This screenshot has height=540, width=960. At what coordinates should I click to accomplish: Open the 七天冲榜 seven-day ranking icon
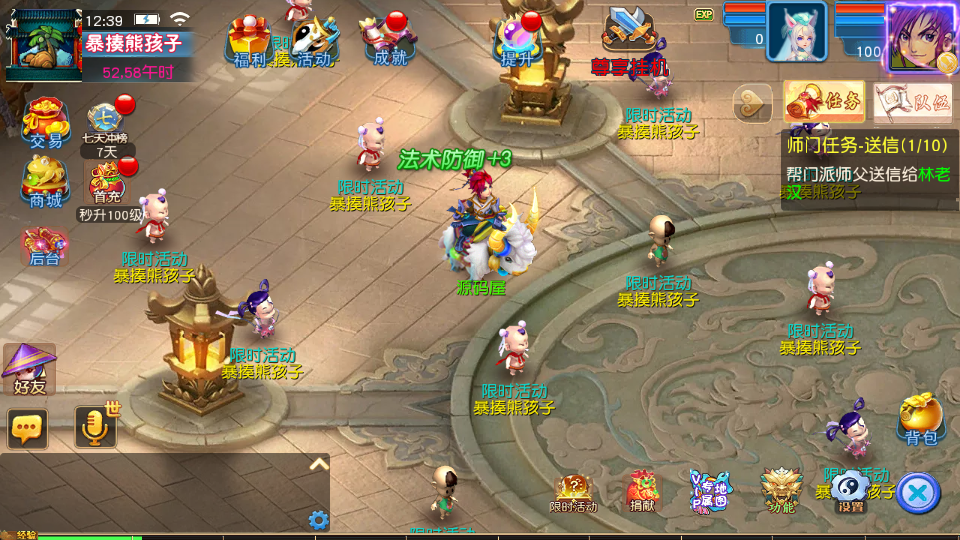point(105,125)
